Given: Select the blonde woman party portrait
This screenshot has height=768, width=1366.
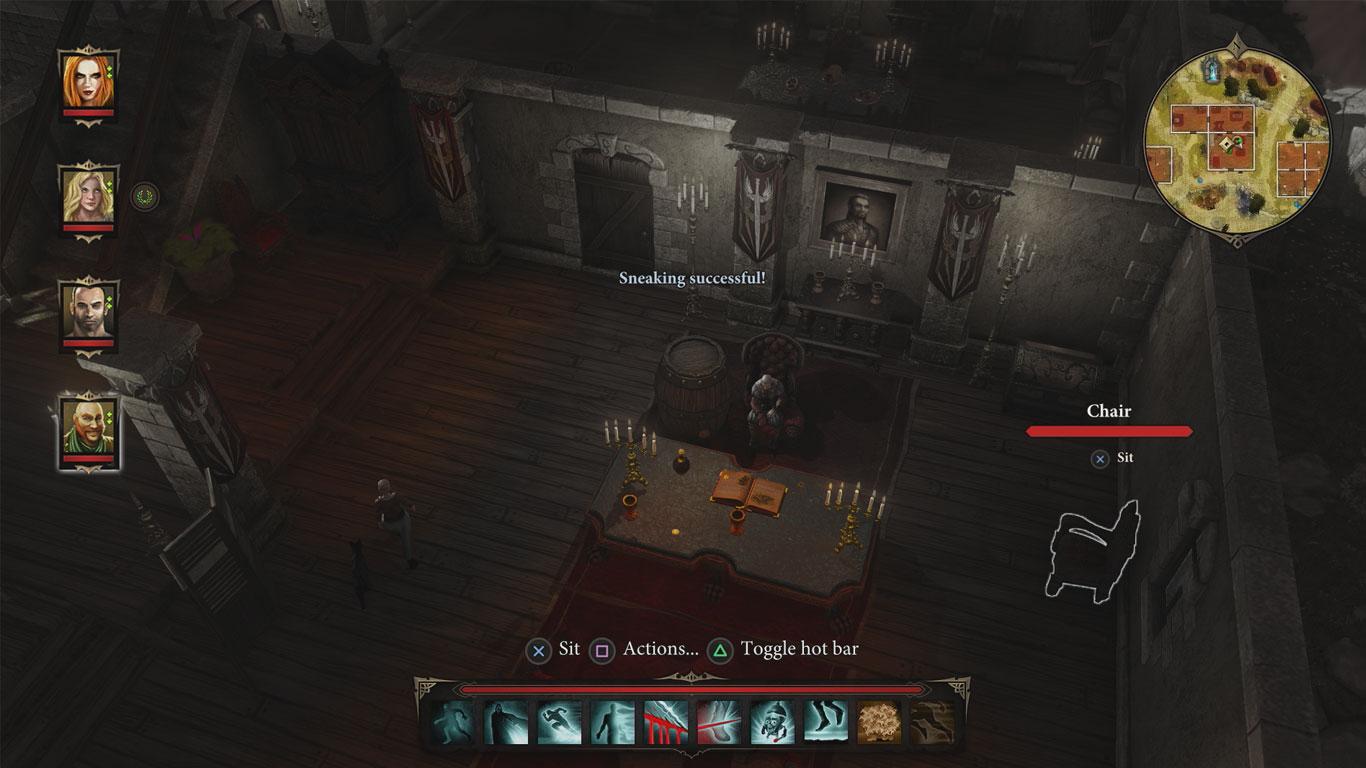Looking at the screenshot, I should pyautogui.click(x=88, y=196).
